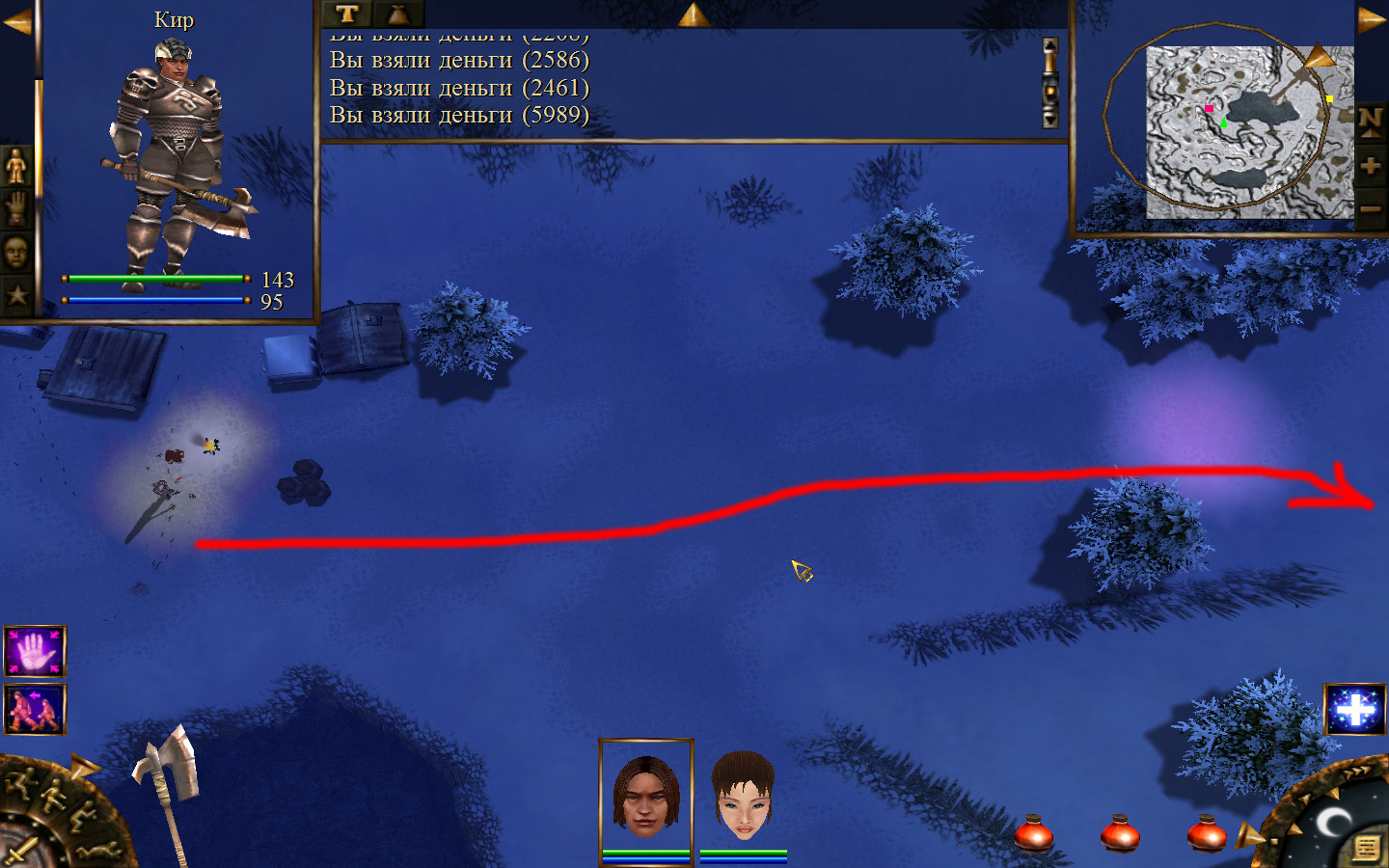This screenshot has height=868, width=1389.
Task: Open the scroll journal button
Action: click(x=1366, y=848)
